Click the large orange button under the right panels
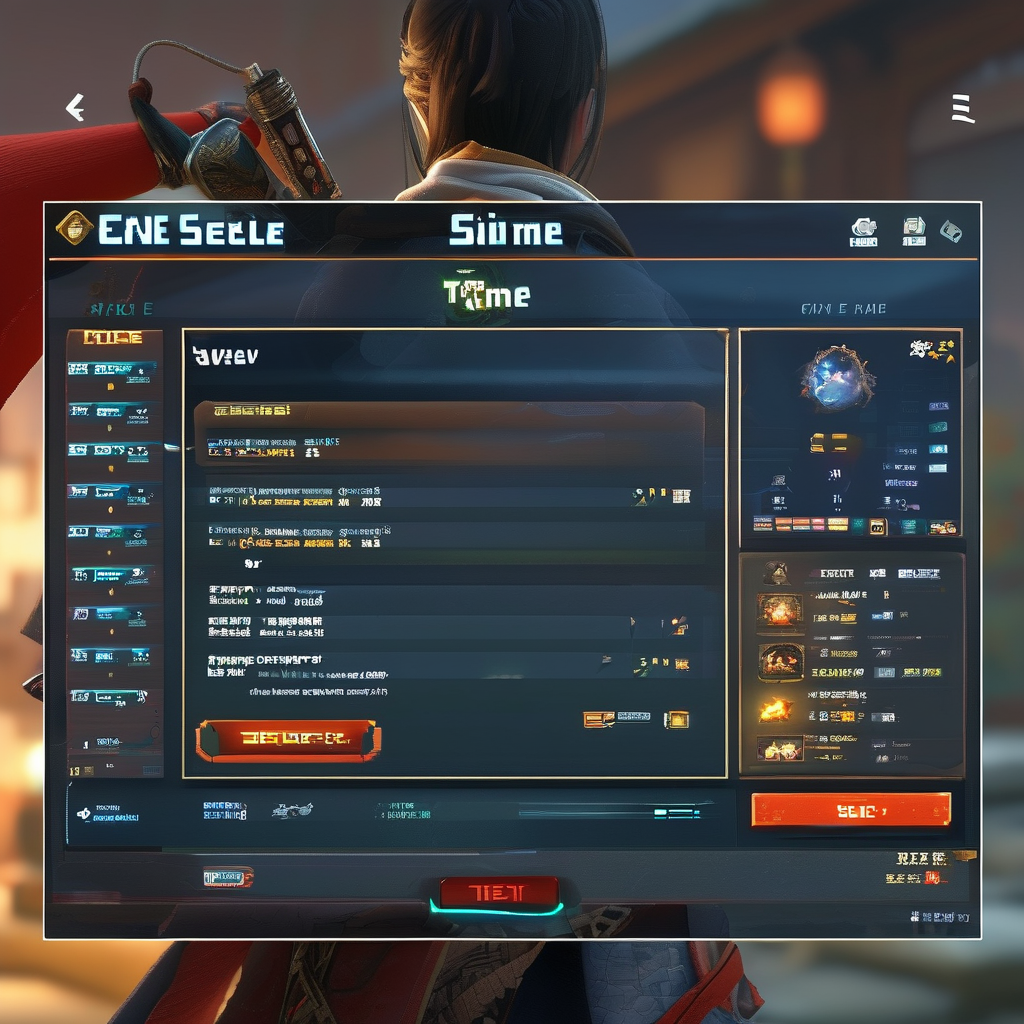Viewport: 1024px width, 1024px height. (850, 810)
